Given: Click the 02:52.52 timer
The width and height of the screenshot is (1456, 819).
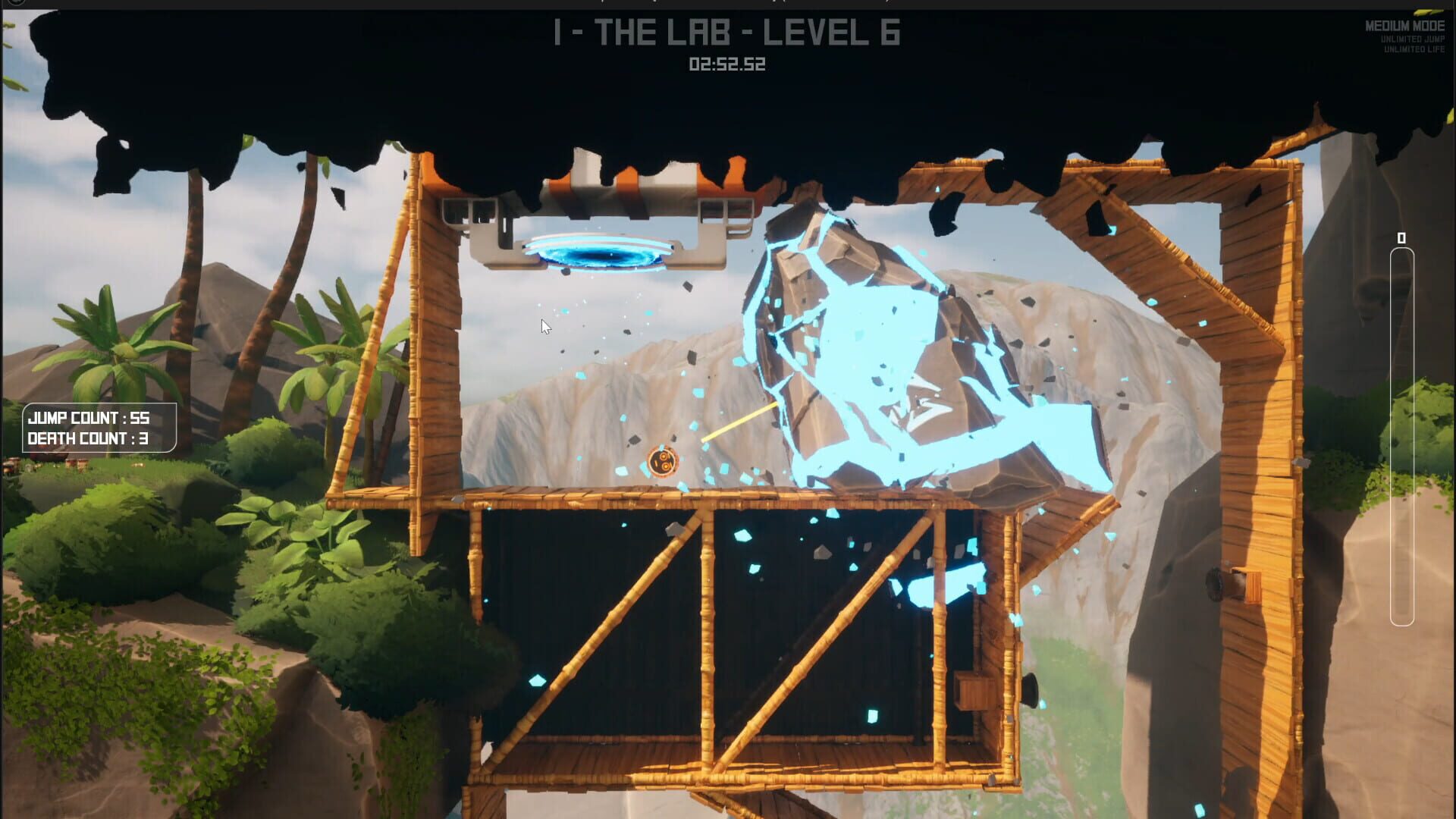Looking at the screenshot, I should point(726,66).
